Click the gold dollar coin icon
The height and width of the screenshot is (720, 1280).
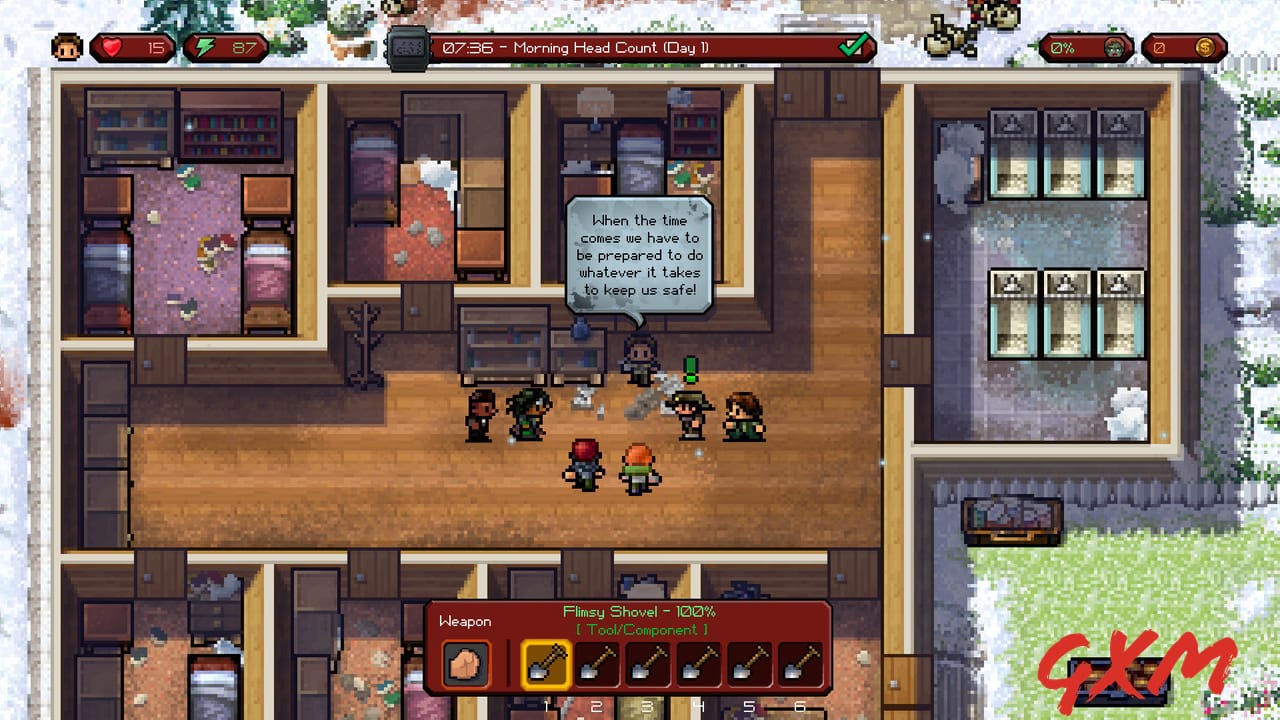(1205, 46)
